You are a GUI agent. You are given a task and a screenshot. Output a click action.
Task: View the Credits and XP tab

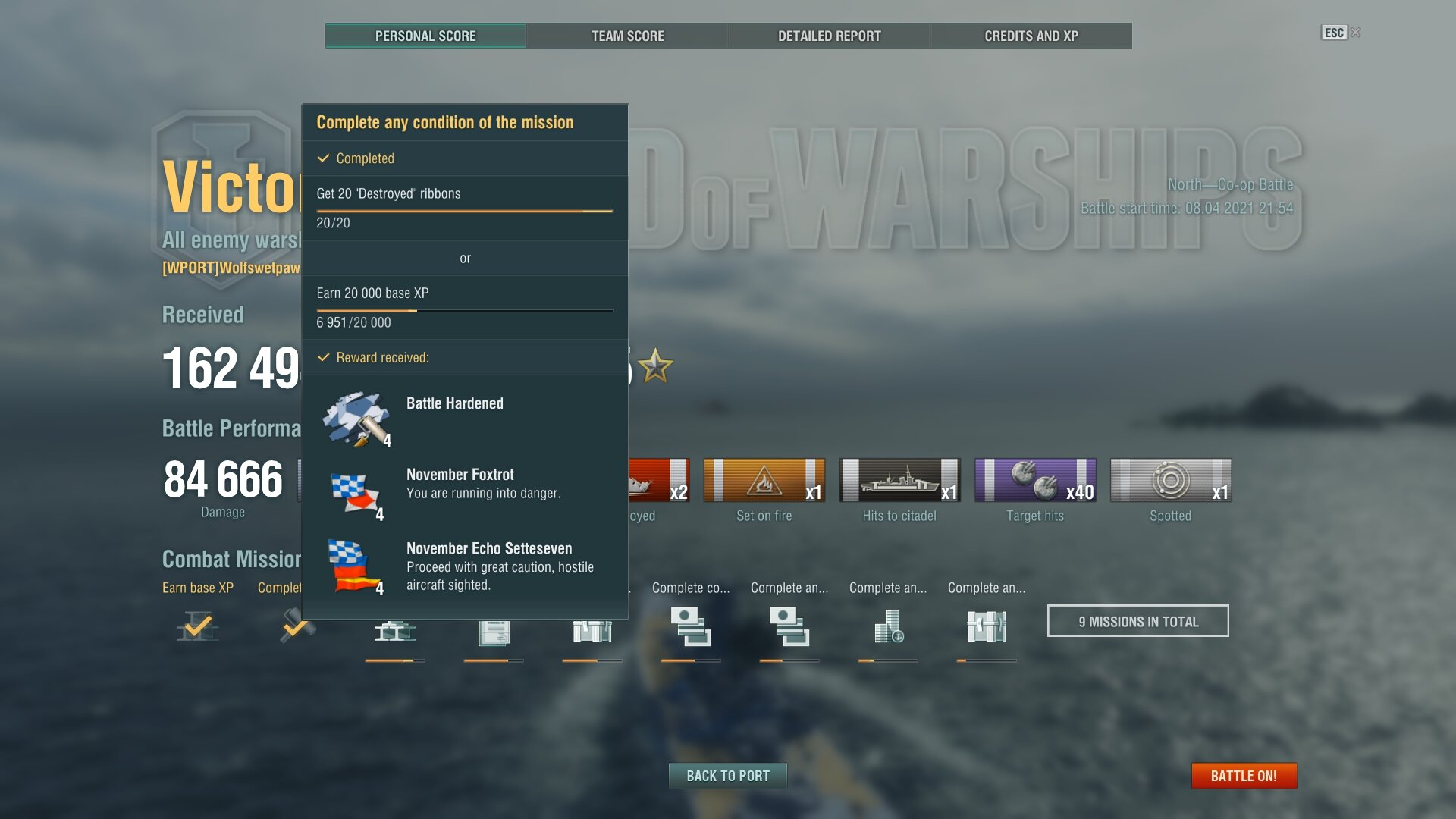[x=1031, y=36]
